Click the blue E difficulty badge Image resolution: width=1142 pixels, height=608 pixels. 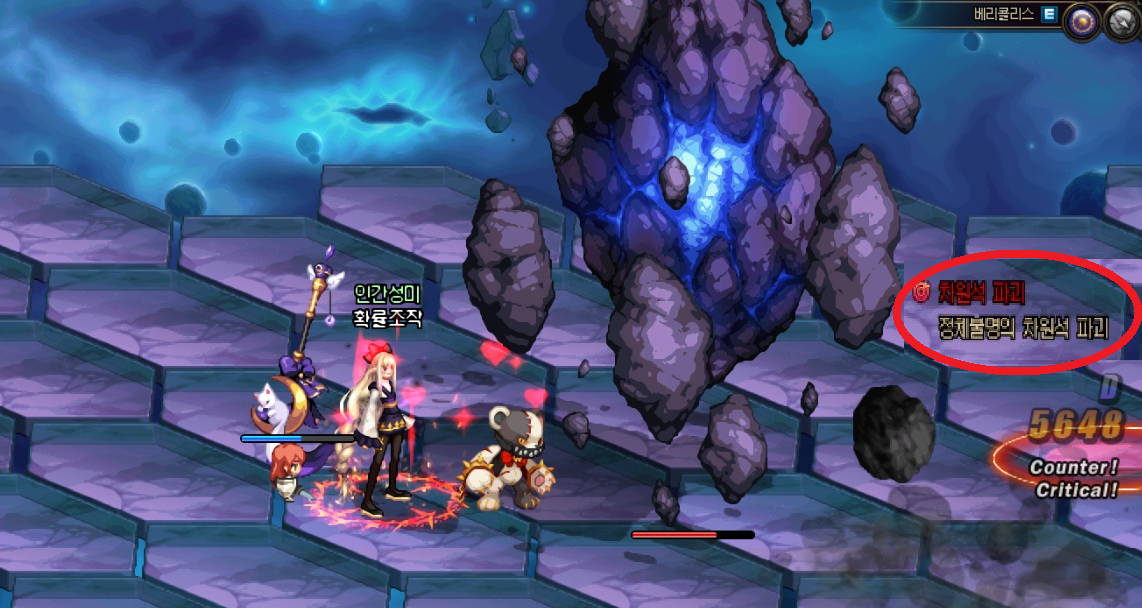[x=1049, y=14]
